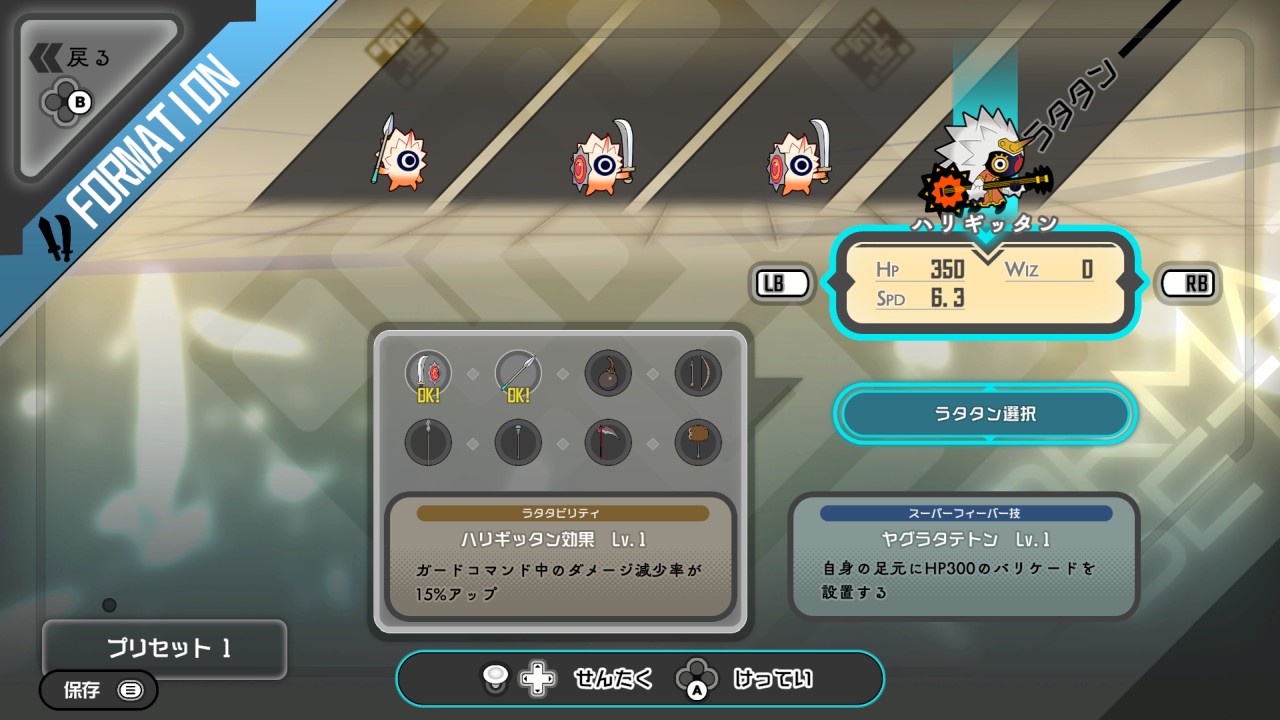Image resolution: width=1280 pixels, height=720 pixels.
Task: Select the red scythe weapon slot
Action: coord(608,441)
